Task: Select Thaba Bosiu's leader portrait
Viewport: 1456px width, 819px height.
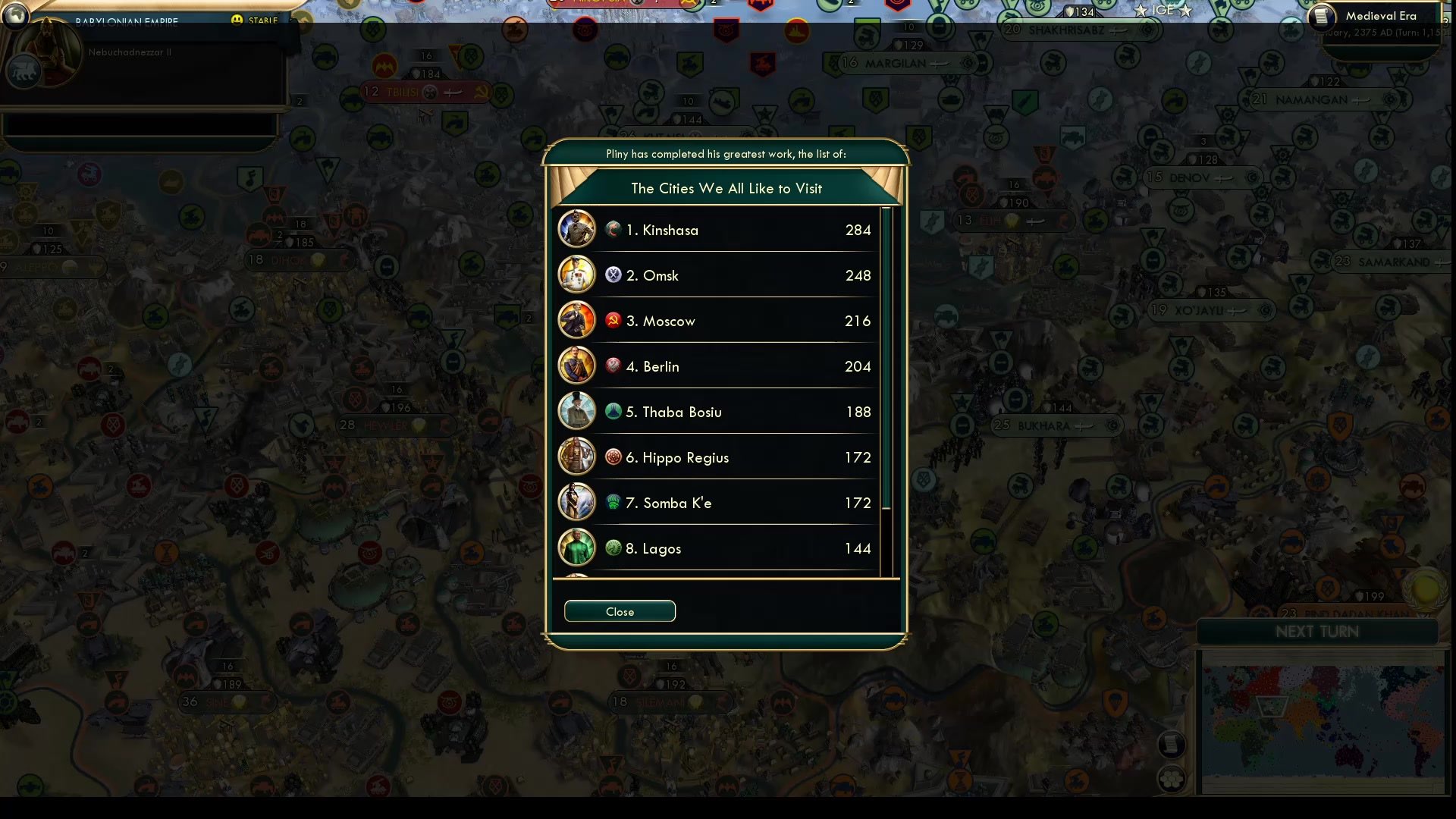Action: tap(577, 411)
